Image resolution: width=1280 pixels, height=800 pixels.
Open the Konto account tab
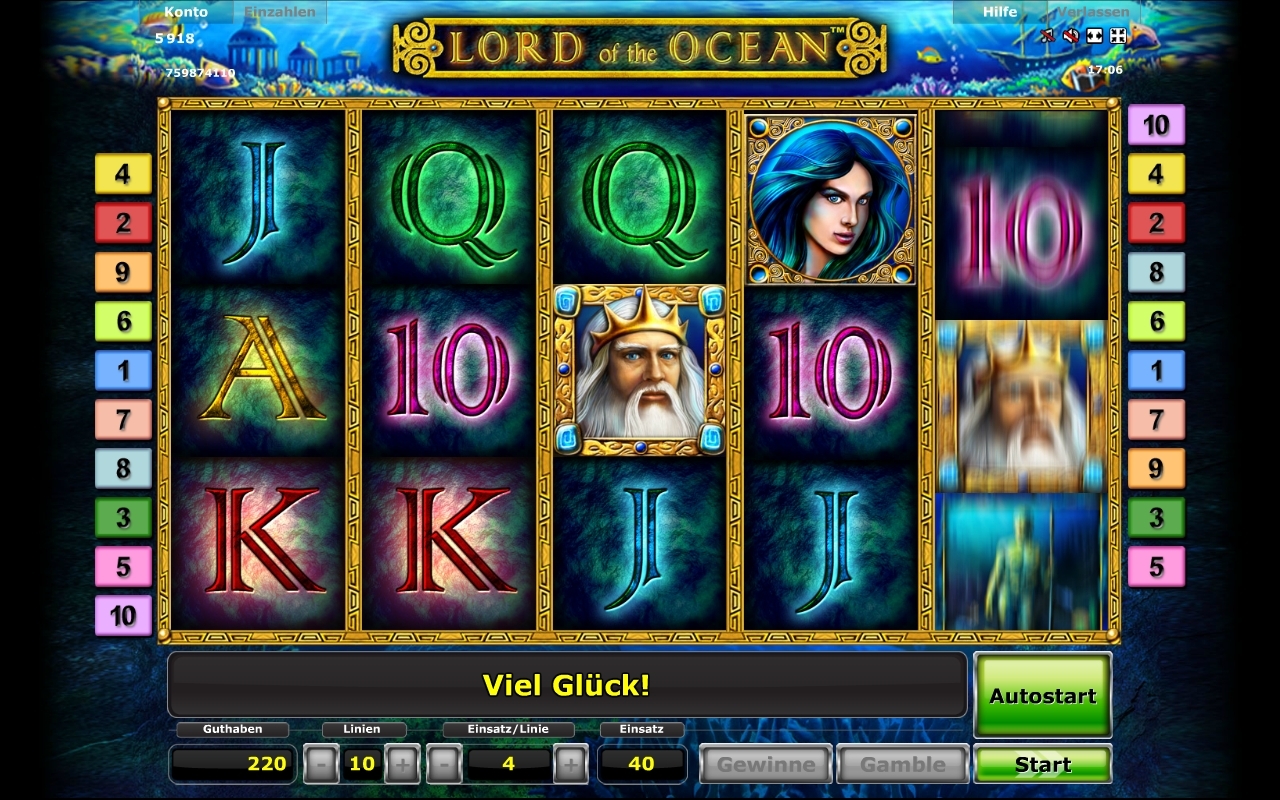pyautogui.click(x=187, y=12)
